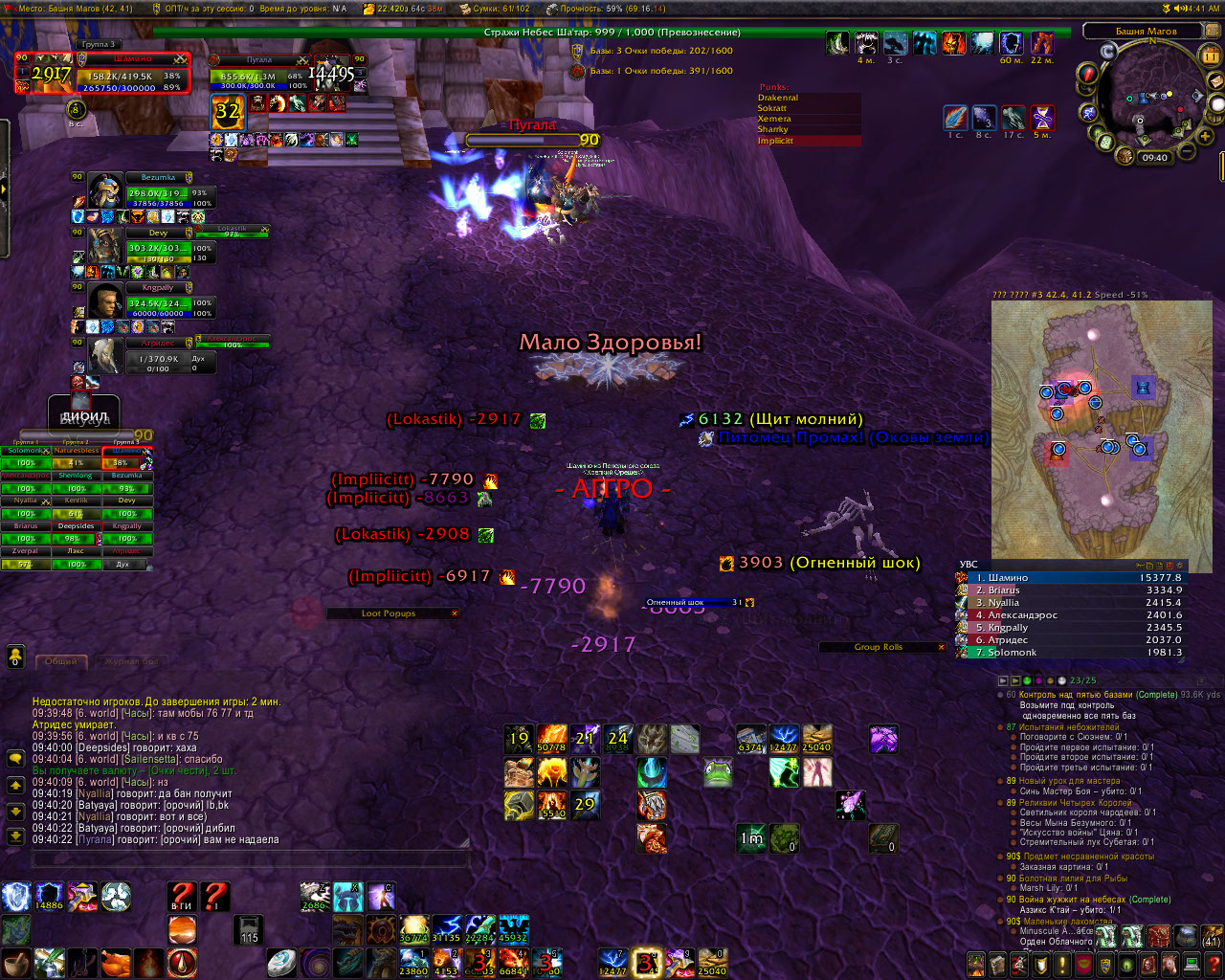
Task: Click the Башня Магов zone name label
Action: point(1146,32)
